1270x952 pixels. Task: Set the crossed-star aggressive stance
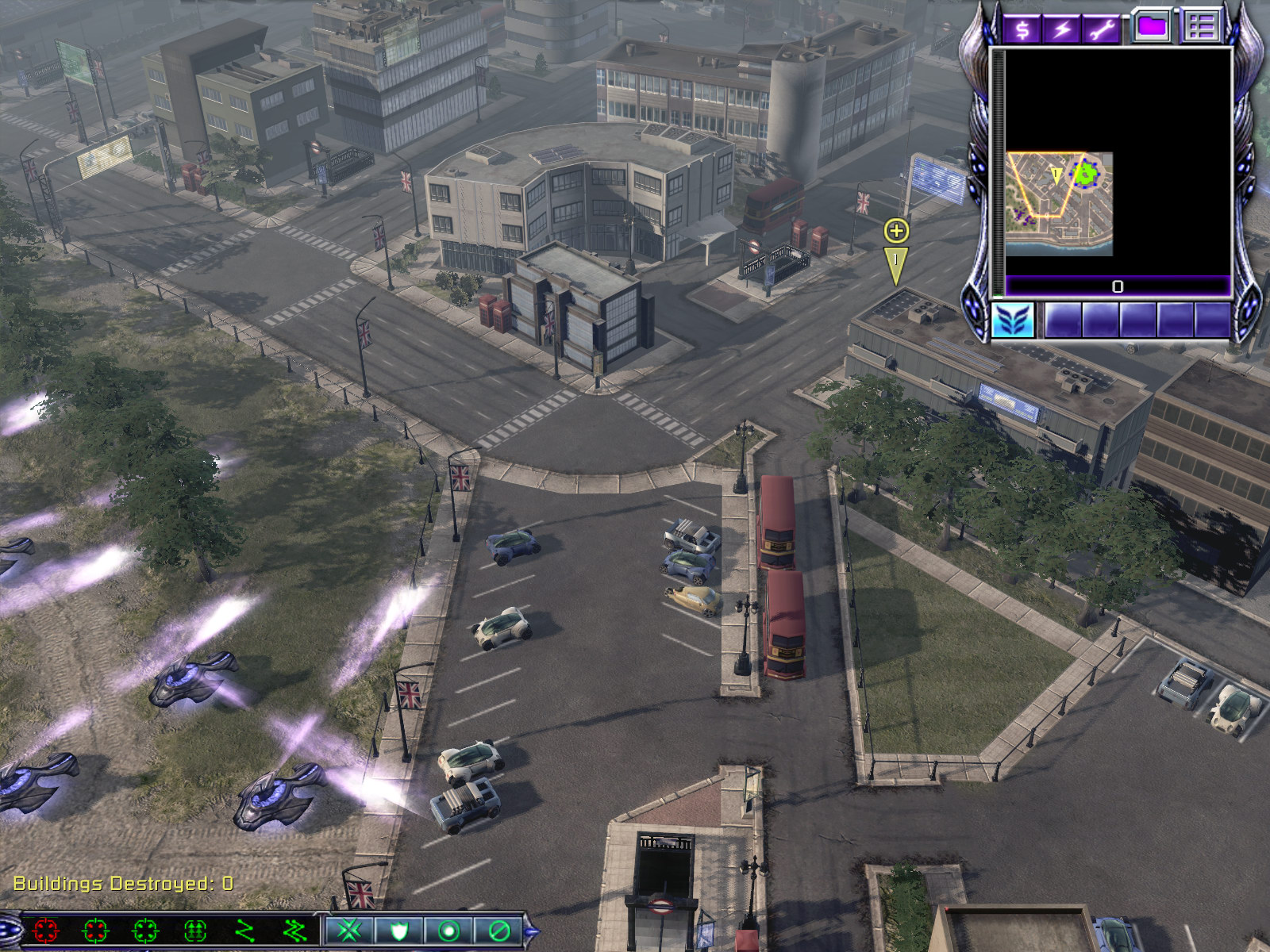coord(348,930)
